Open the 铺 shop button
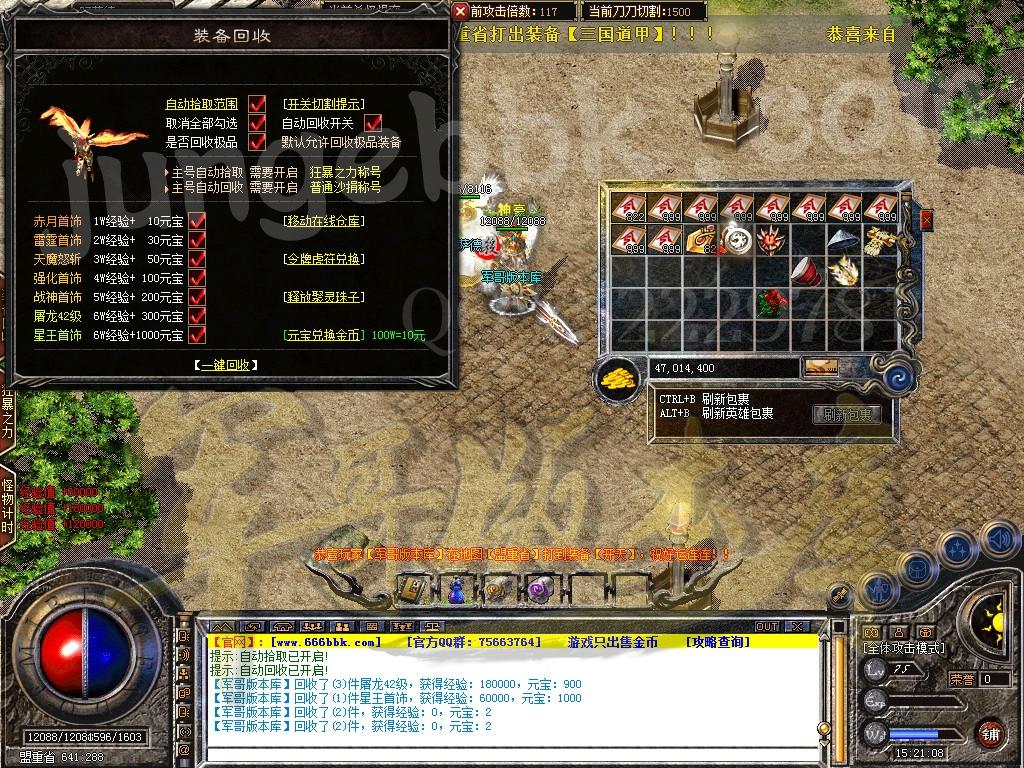Viewport: 1024px width, 768px height. pyautogui.click(x=989, y=733)
